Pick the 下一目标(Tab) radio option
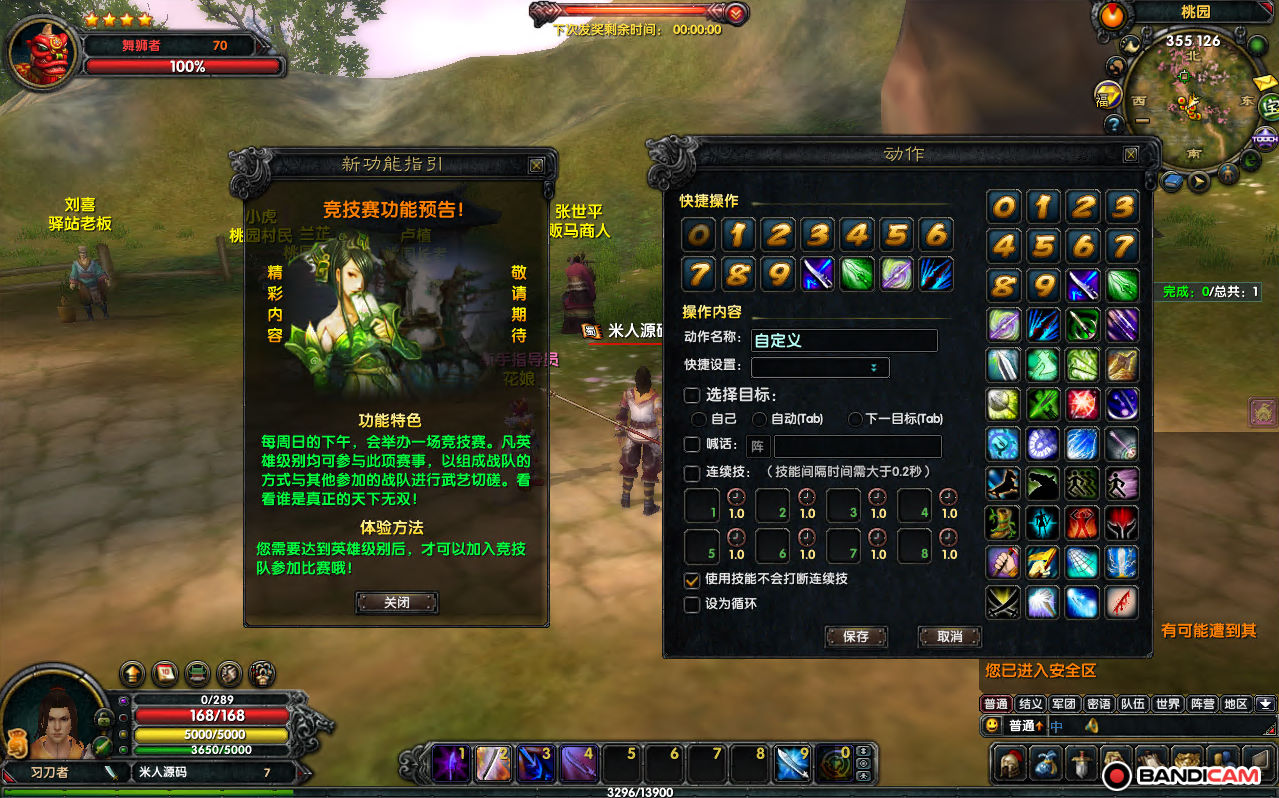The image size is (1279, 798). tap(855, 419)
